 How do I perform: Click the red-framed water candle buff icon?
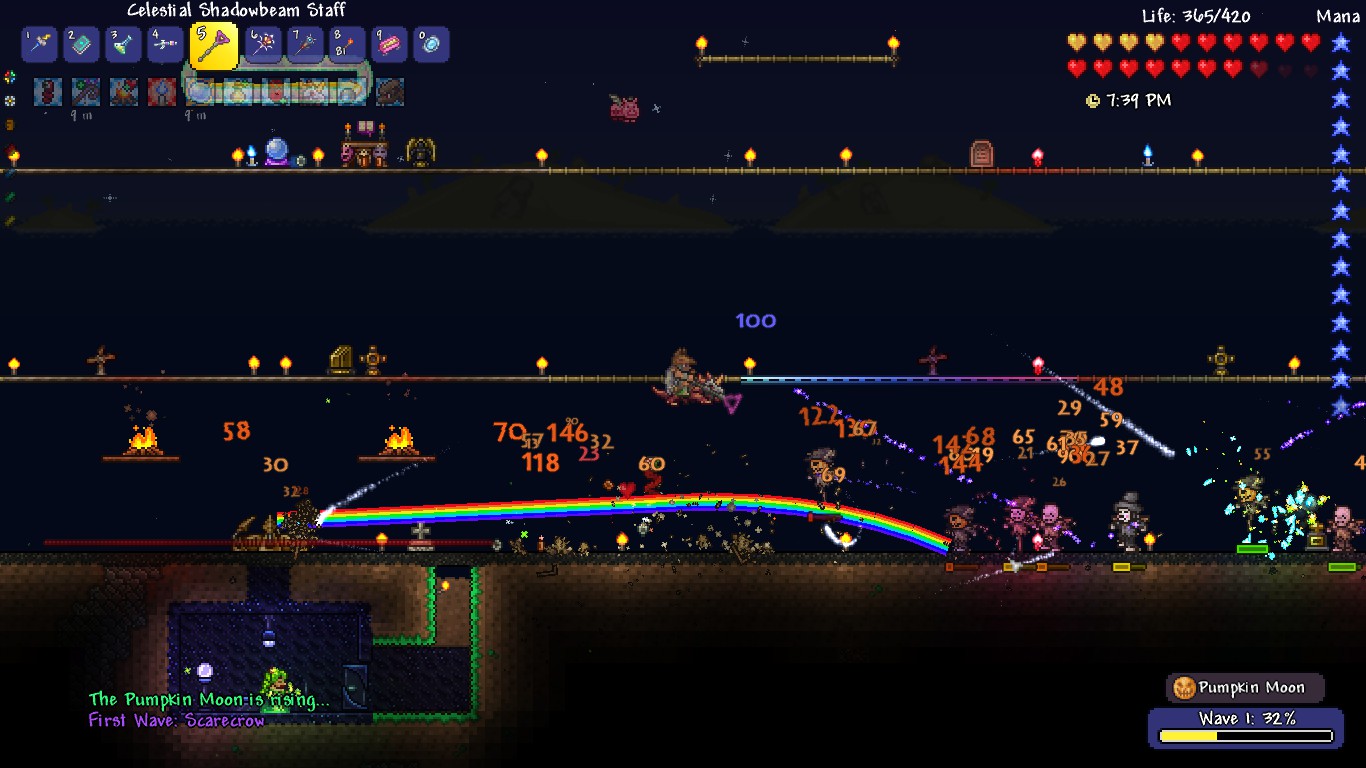click(162, 92)
